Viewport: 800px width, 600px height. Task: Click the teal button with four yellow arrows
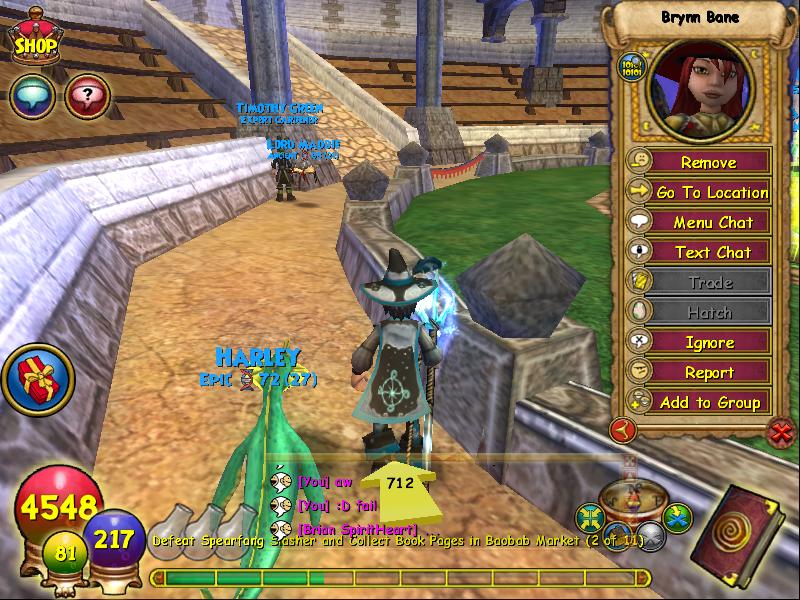coord(591,518)
